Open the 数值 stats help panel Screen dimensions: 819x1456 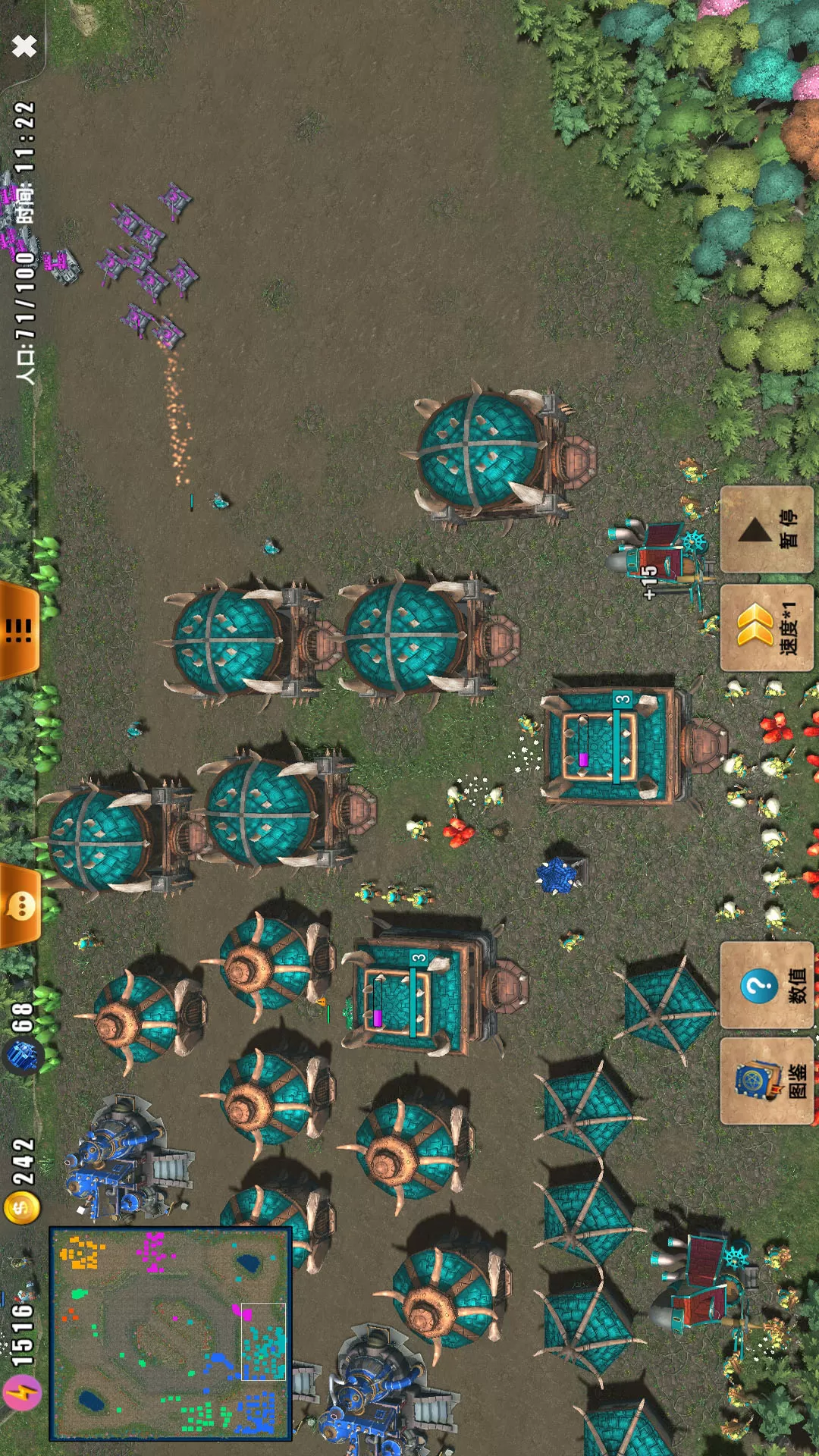pyautogui.click(x=766, y=985)
